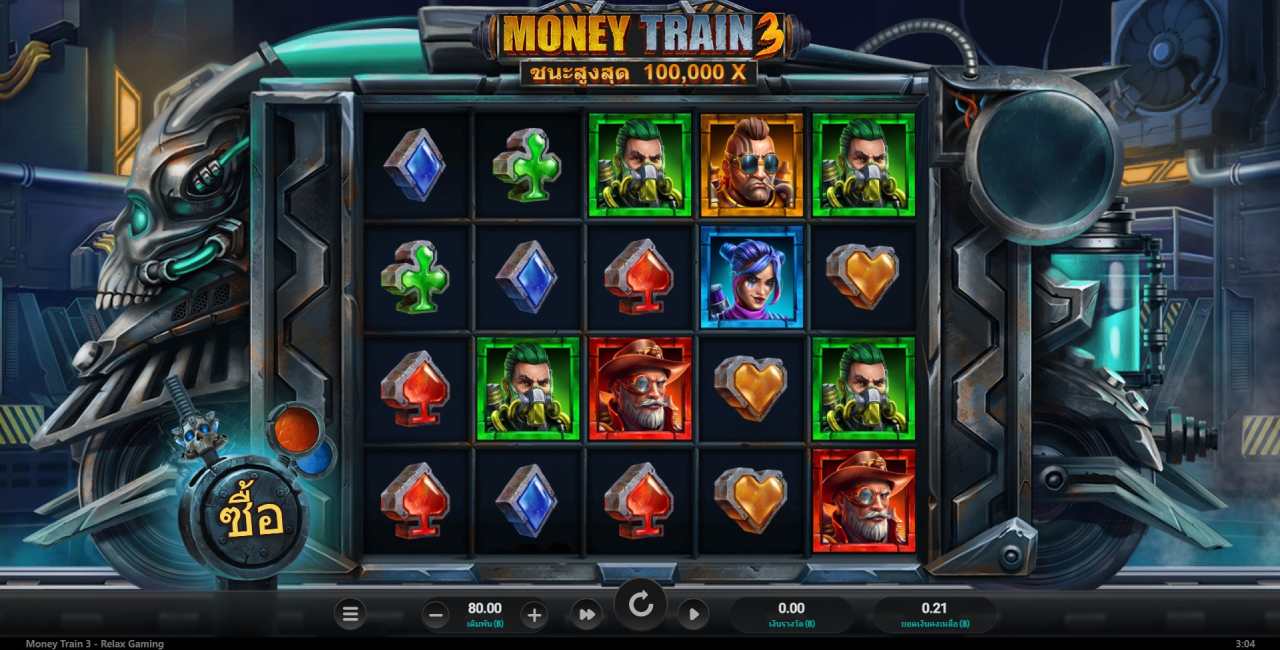
Task: Open the bonus buy feature button
Action: [x=243, y=517]
